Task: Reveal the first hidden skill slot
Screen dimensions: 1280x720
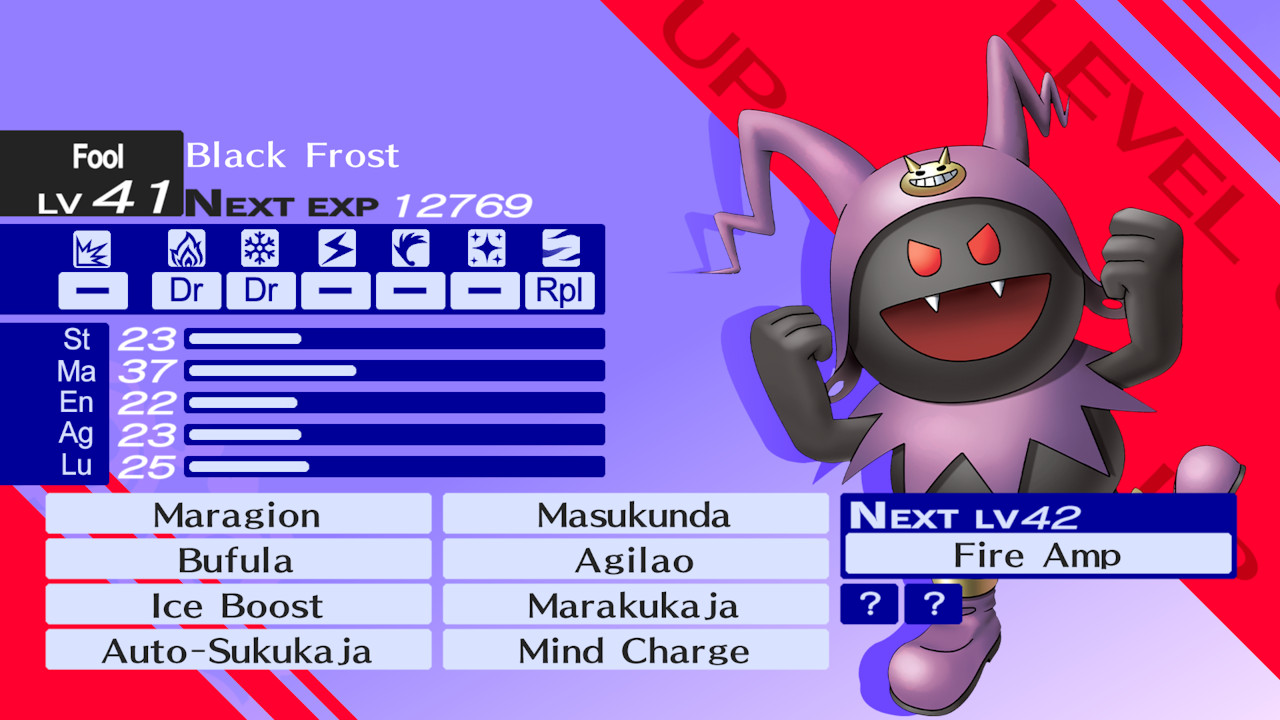Action: point(868,604)
